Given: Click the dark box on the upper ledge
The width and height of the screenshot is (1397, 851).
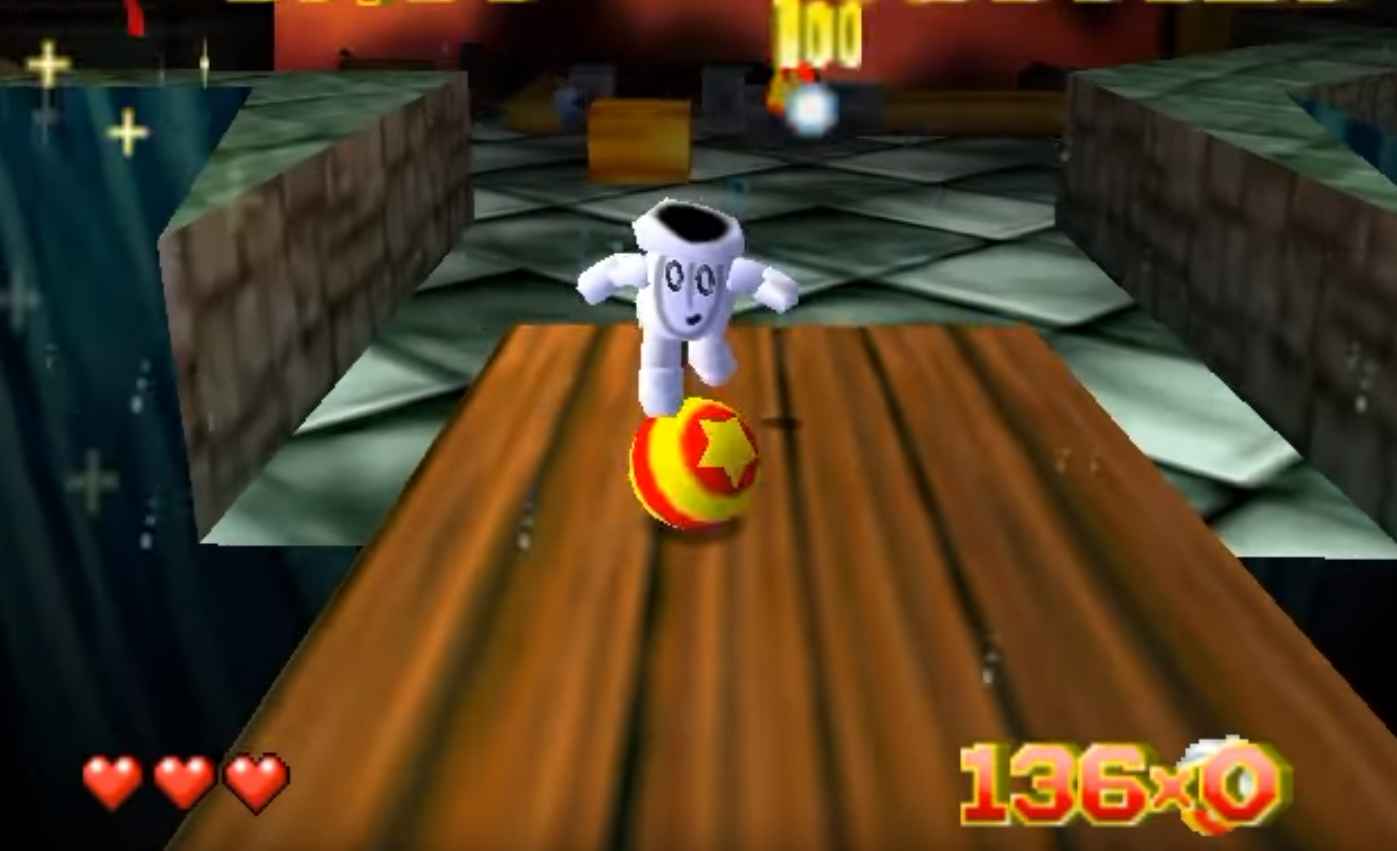Looking at the screenshot, I should pyautogui.click(x=720, y=95).
